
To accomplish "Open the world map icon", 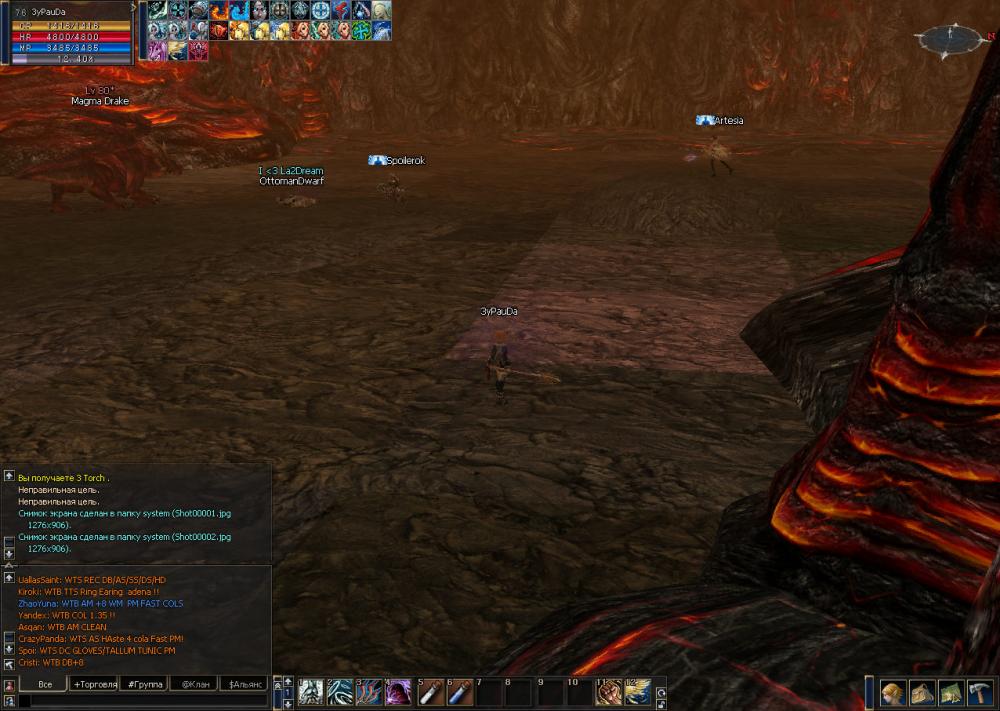I will 950,692.
